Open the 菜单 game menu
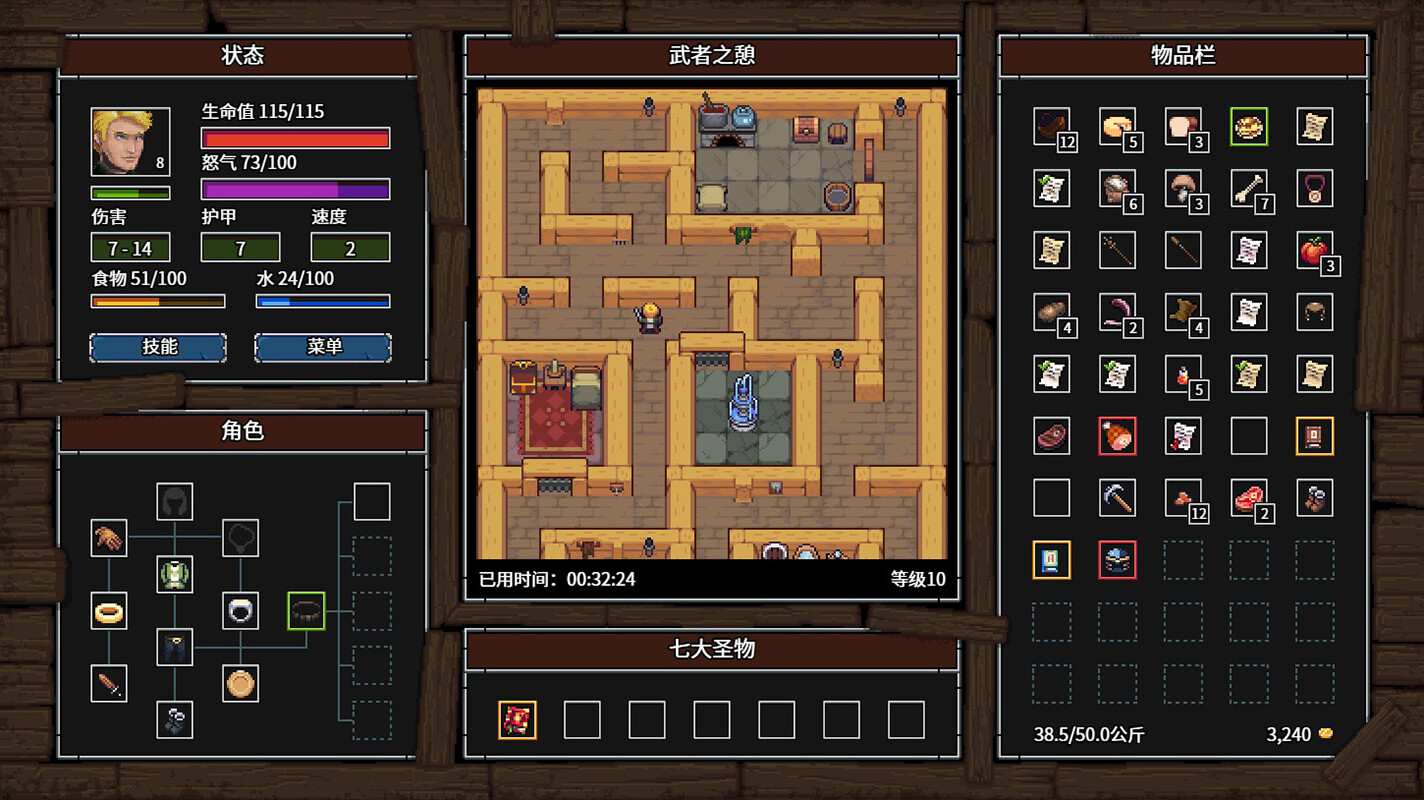This screenshot has height=800, width=1424. (x=323, y=347)
